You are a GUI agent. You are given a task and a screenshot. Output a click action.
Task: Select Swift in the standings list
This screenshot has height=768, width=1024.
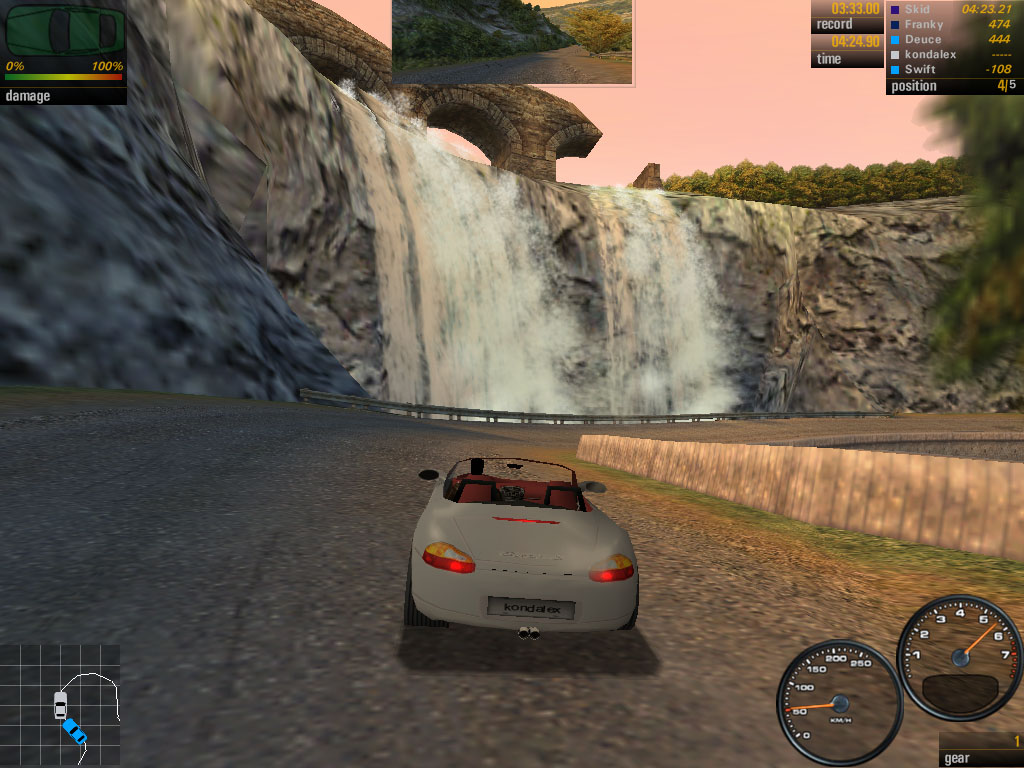click(x=920, y=70)
